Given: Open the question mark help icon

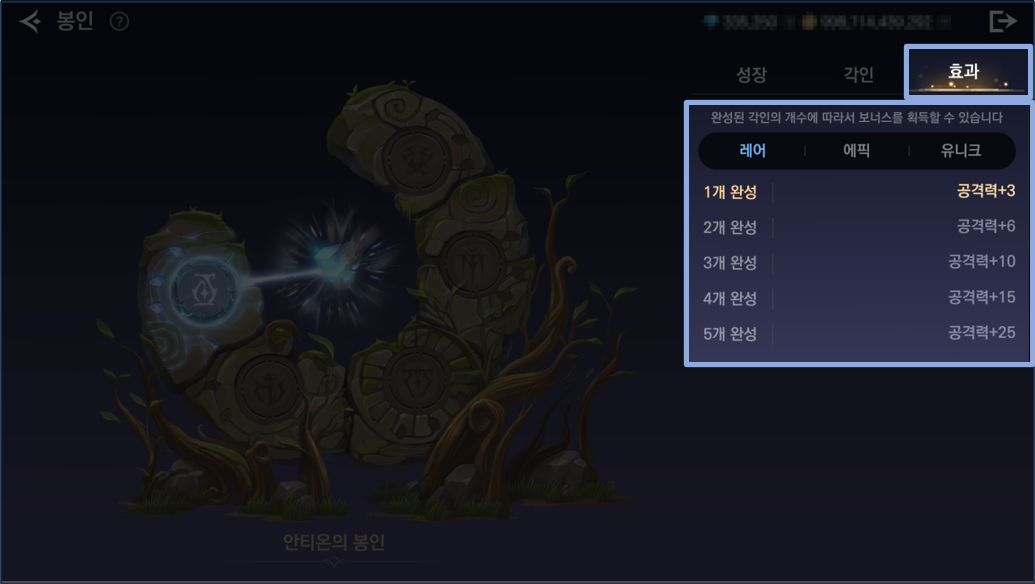Looking at the screenshot, I should (119, 21).
